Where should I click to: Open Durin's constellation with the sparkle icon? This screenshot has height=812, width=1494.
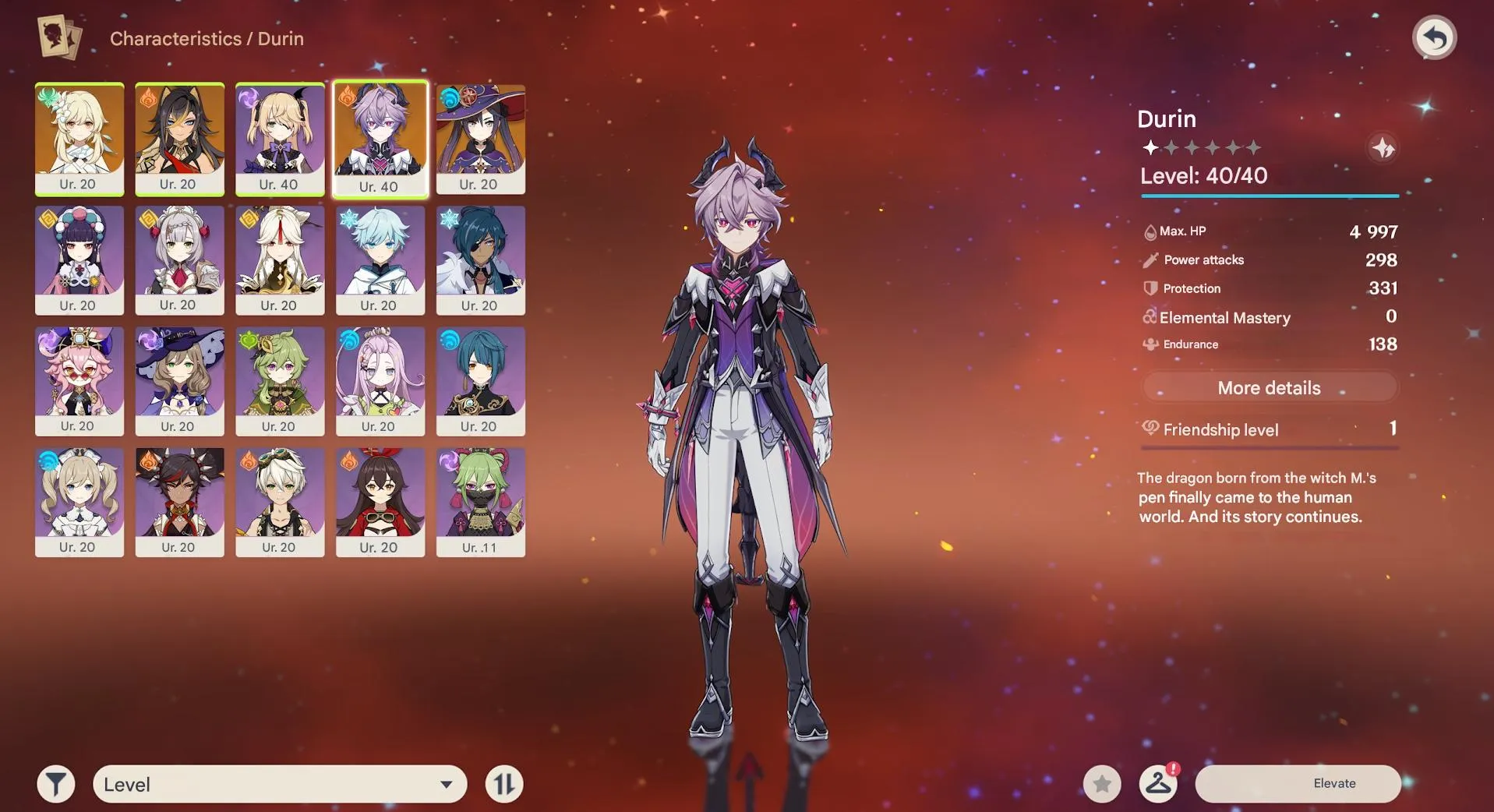click(1383, 147)
